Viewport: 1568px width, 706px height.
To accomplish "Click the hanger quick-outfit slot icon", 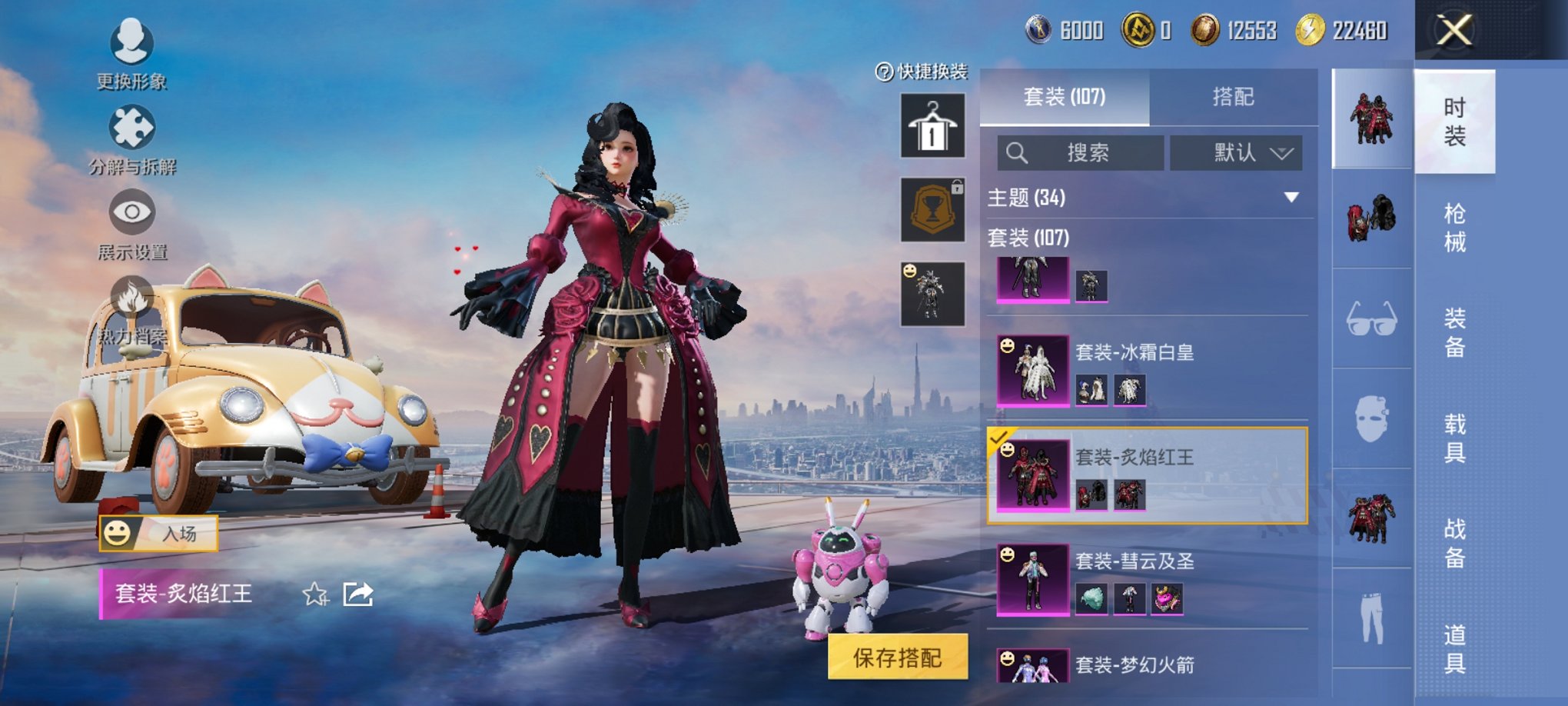I will click(932, 125).
